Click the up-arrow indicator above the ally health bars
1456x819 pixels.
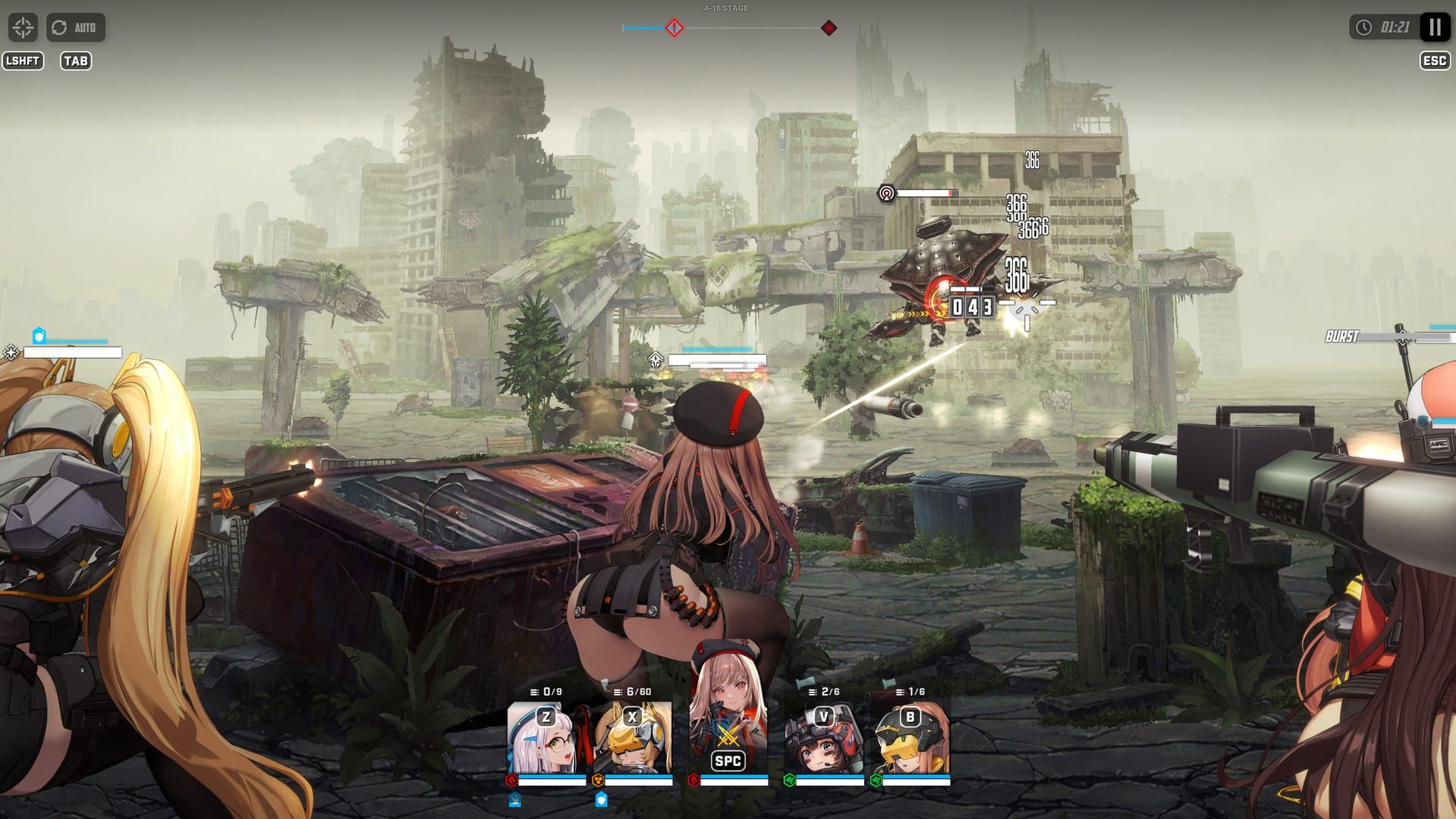click(x=656, y=359)
